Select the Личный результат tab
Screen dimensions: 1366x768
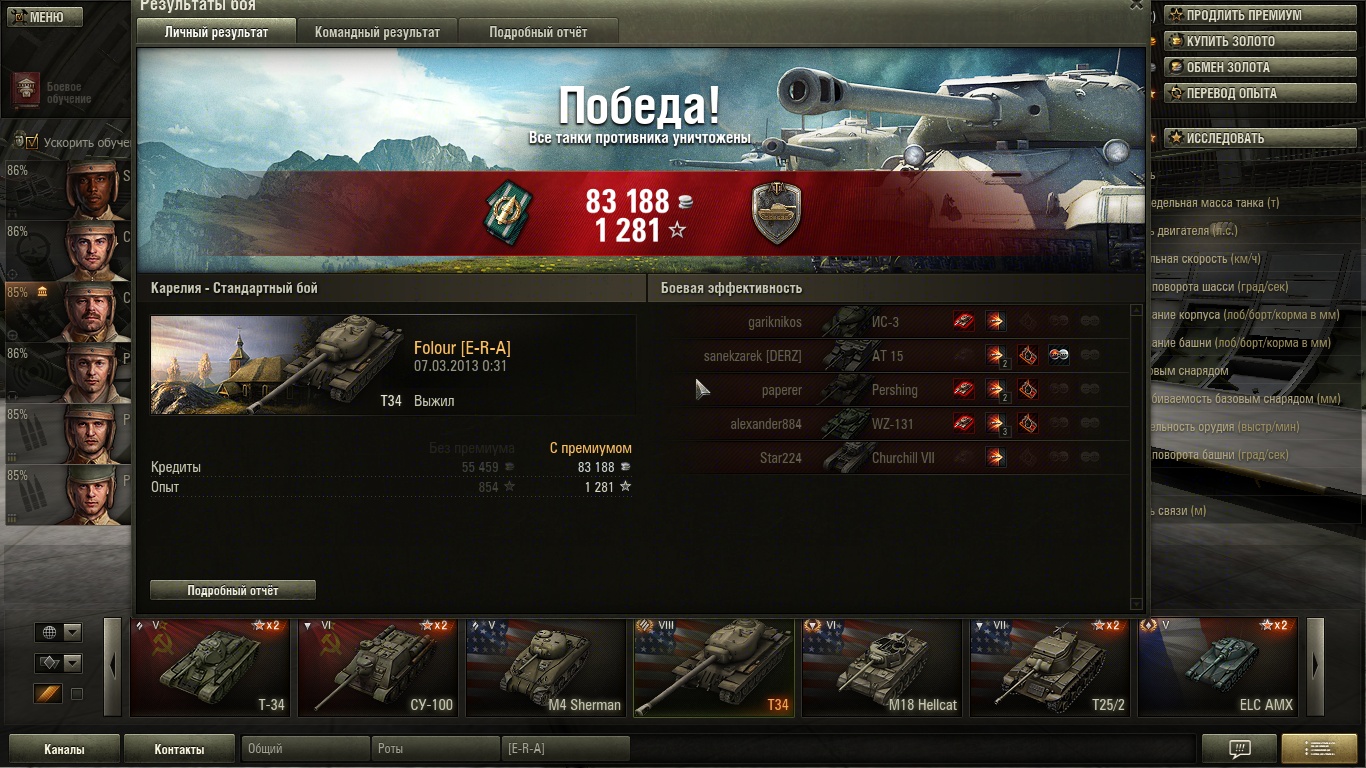[x=216, y=32]
